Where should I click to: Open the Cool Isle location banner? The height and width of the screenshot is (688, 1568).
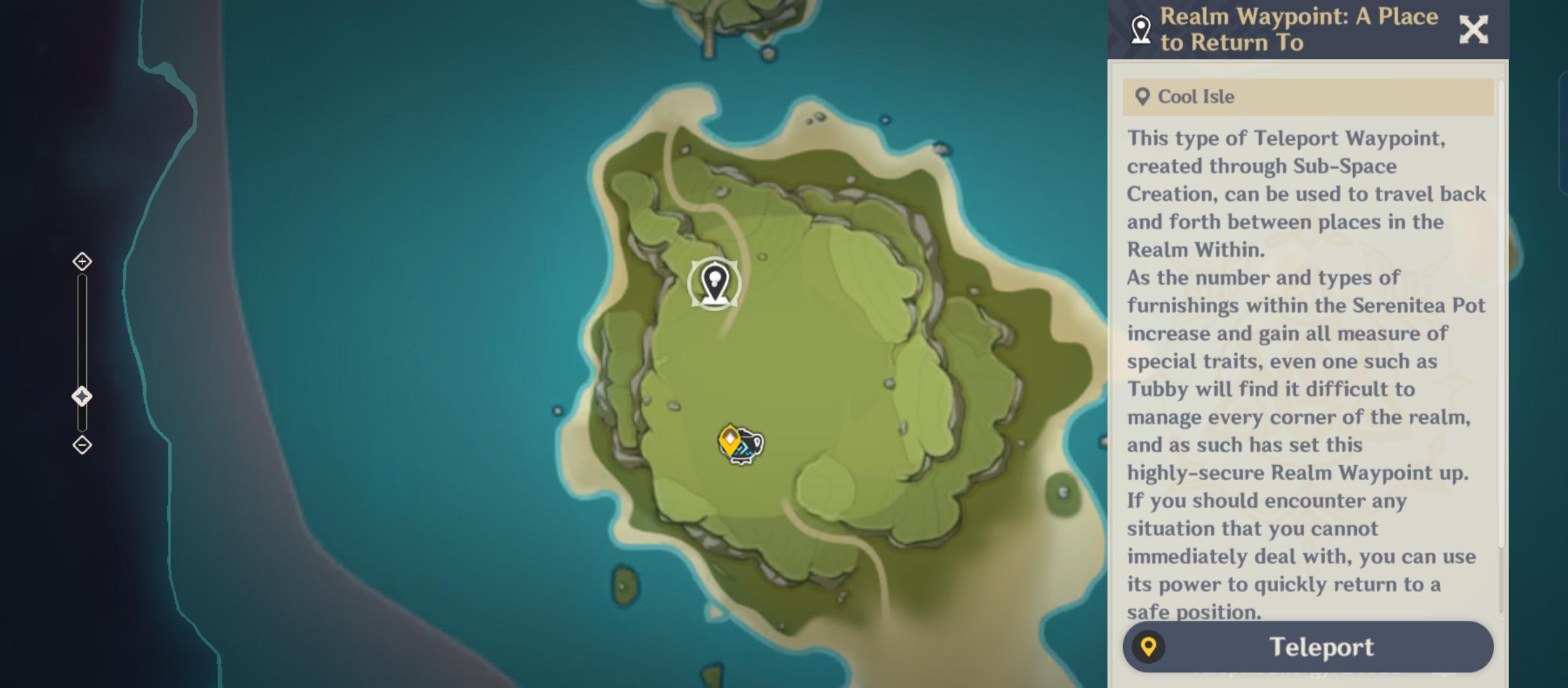click(1307, 96)
